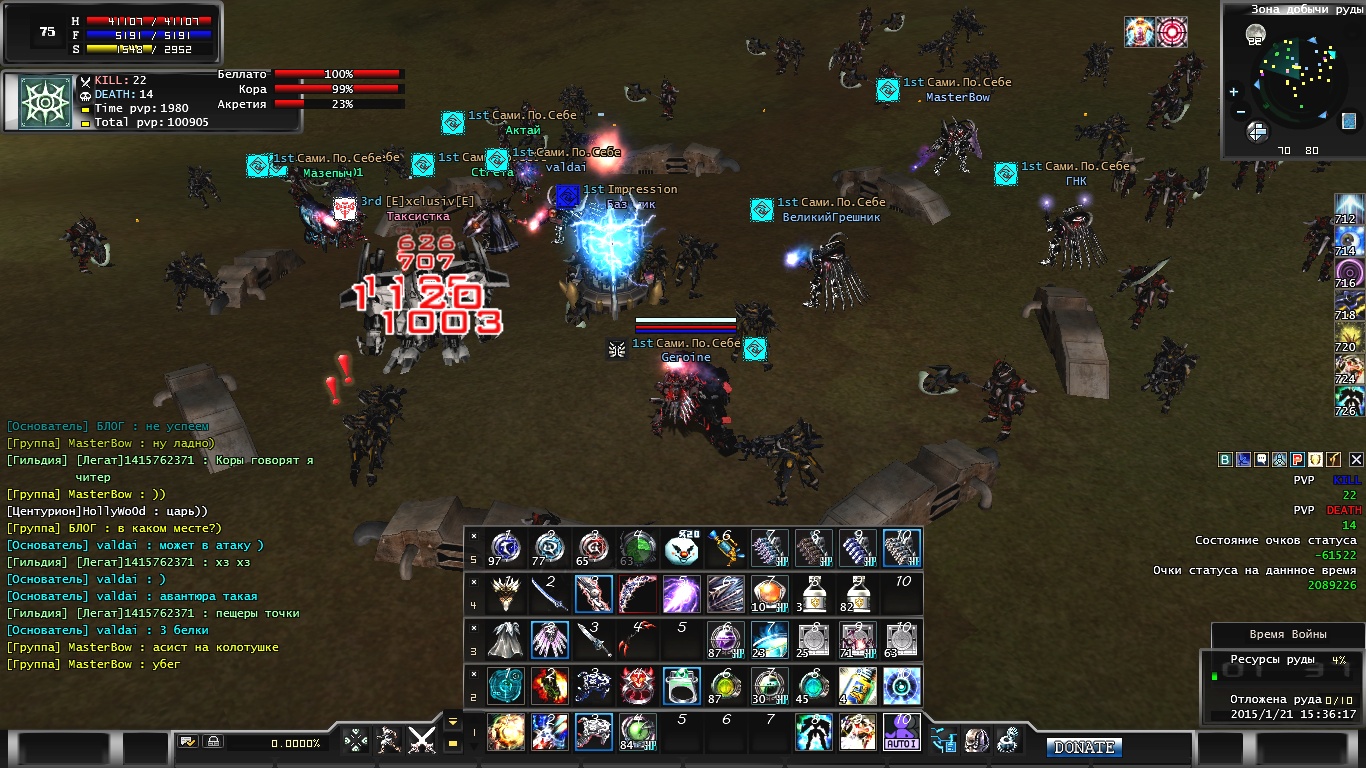Screen dimensions: 1366x768
Task: Select the red demon ring slot
Action: pyautogui.click(x=637, y=686)
